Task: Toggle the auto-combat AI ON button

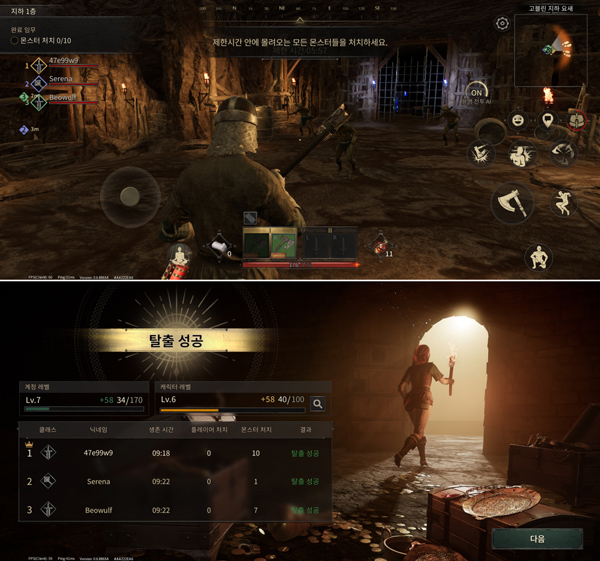Action: click(477, 93)
